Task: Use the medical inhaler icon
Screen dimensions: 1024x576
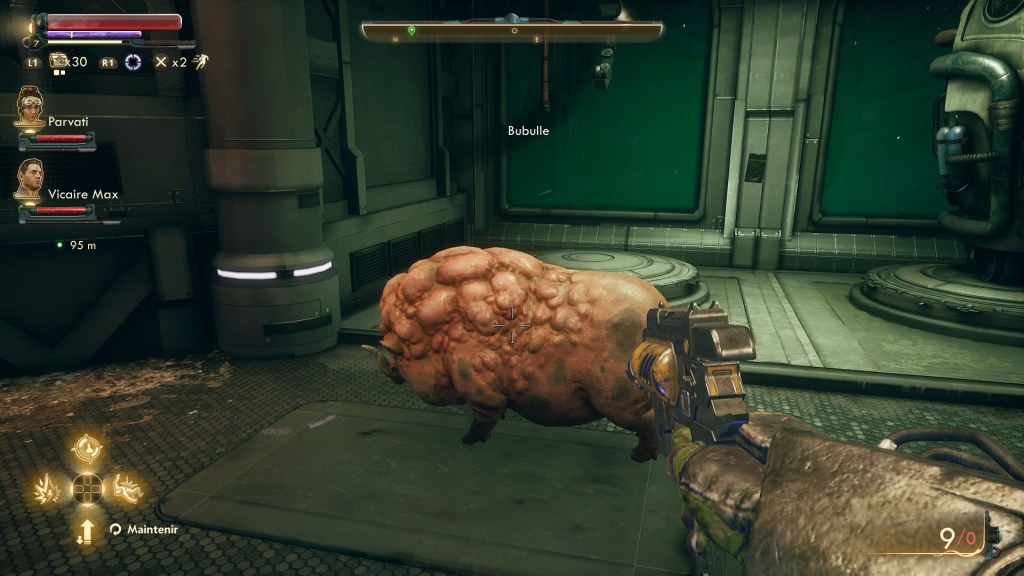Action: (58, 61)
